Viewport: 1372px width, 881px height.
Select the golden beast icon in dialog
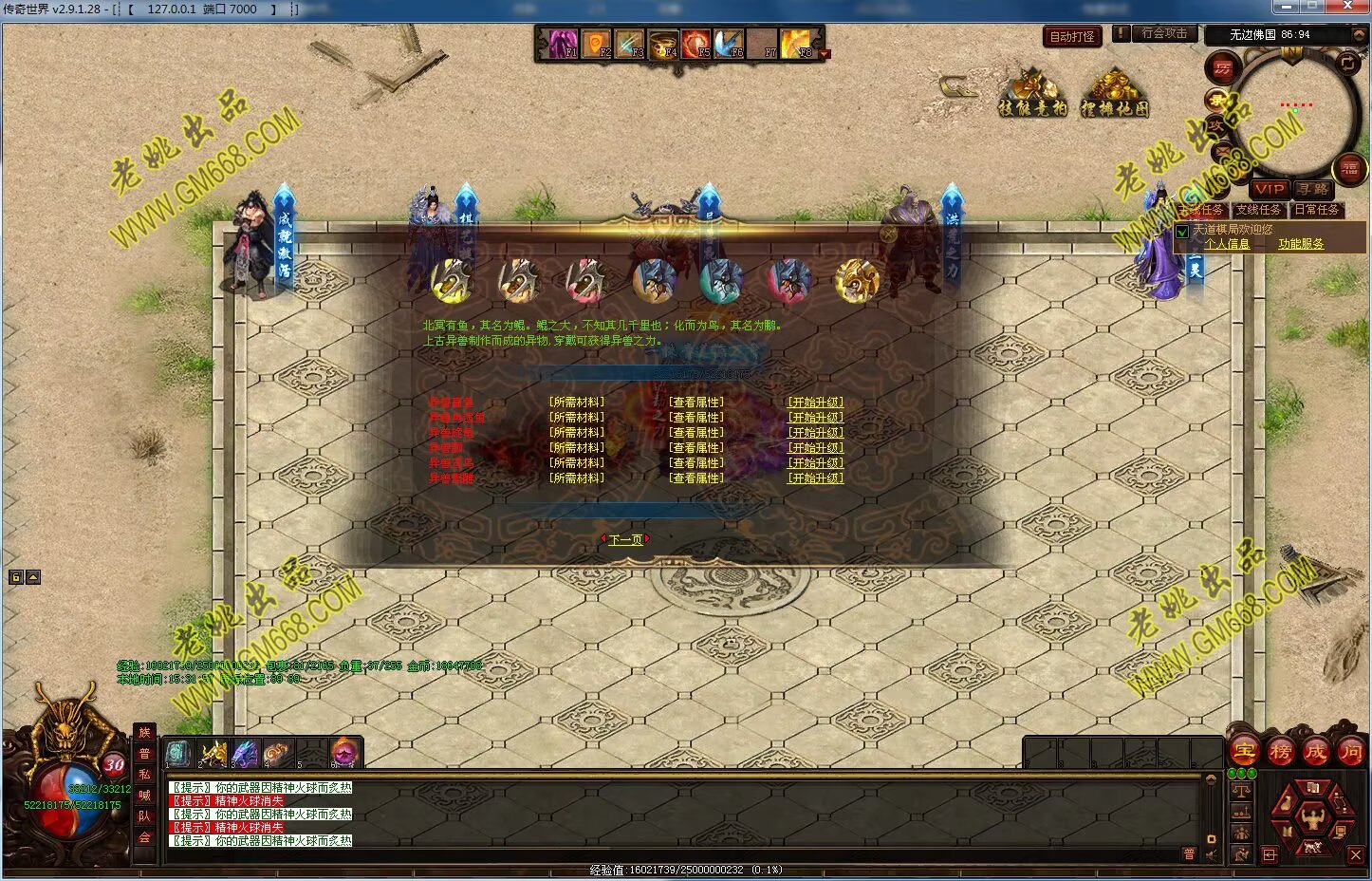tap(857, 279)
